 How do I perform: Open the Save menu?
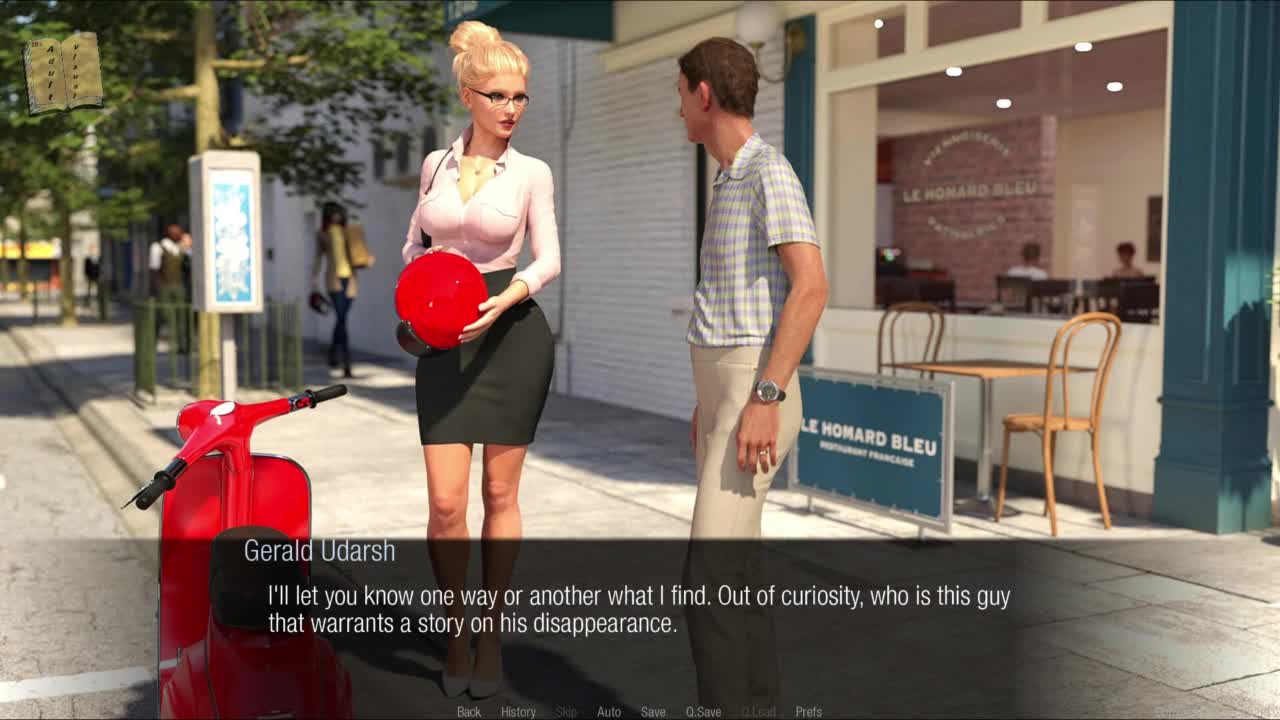(x=653, y=712)
